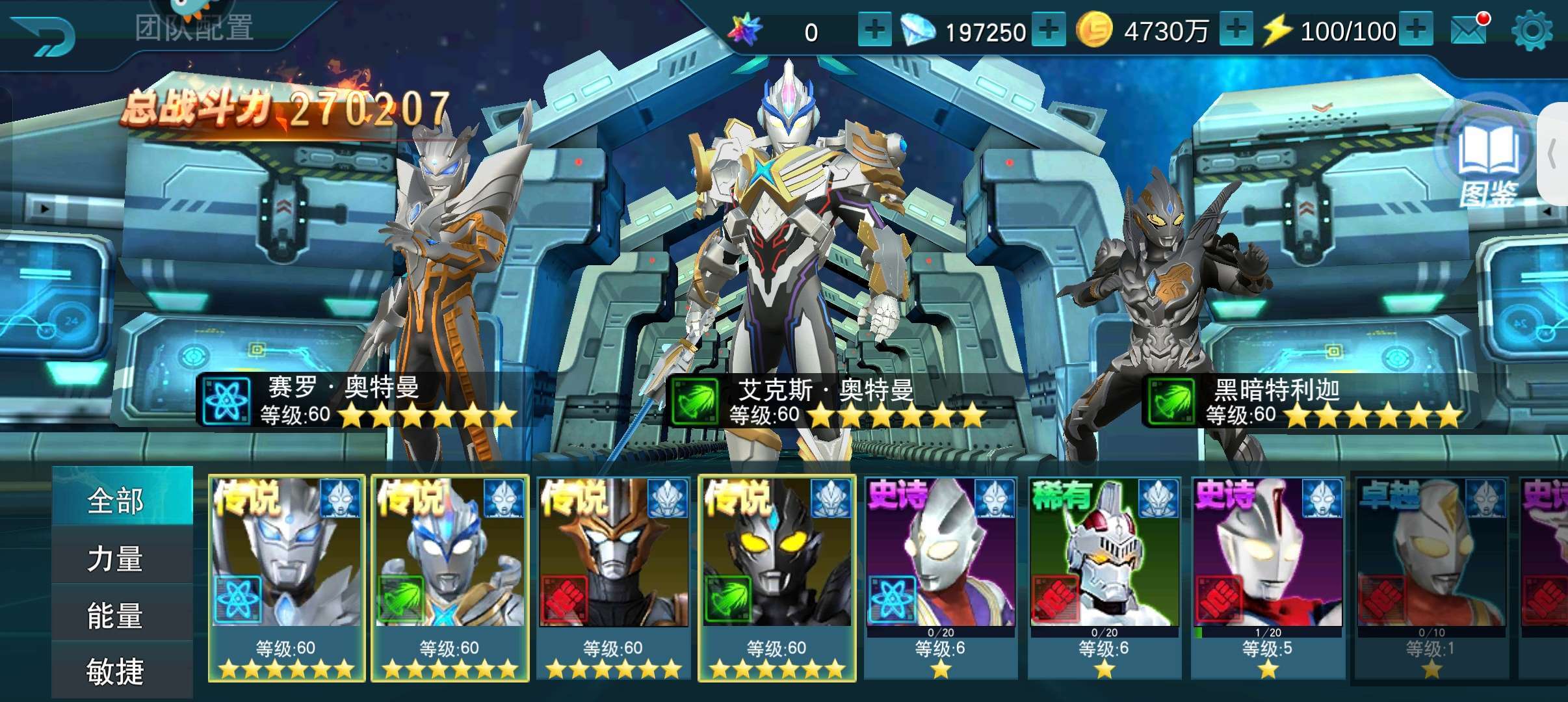The height and width of the screenshot is (702, 1568).
Task: Add more diamonds with the plus button
Action: (x=1049, y=30)
